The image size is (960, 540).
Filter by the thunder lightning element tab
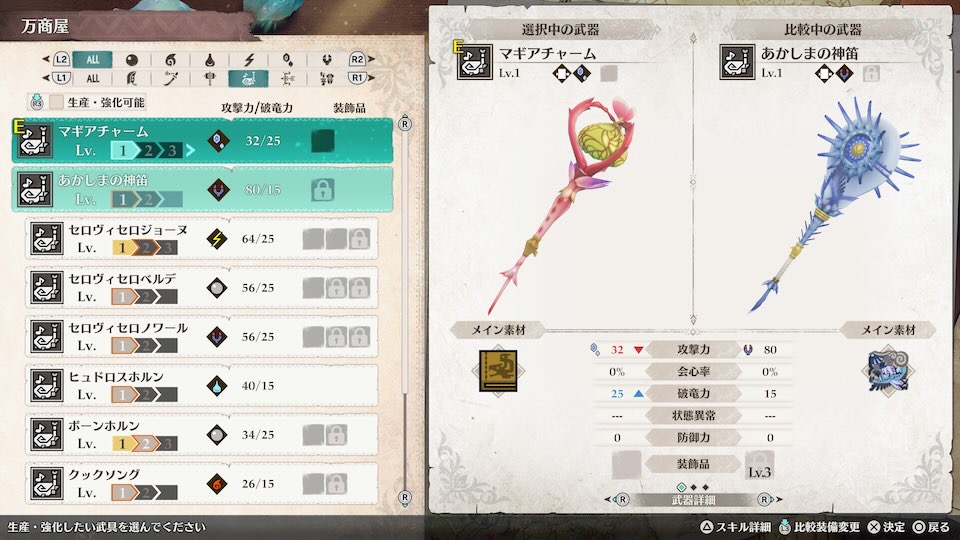tap(250, 60)
